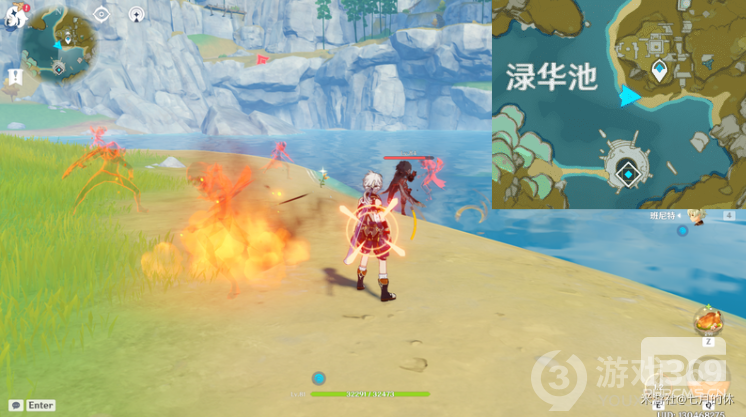Open the chat box beside Enter

point(15,405)
